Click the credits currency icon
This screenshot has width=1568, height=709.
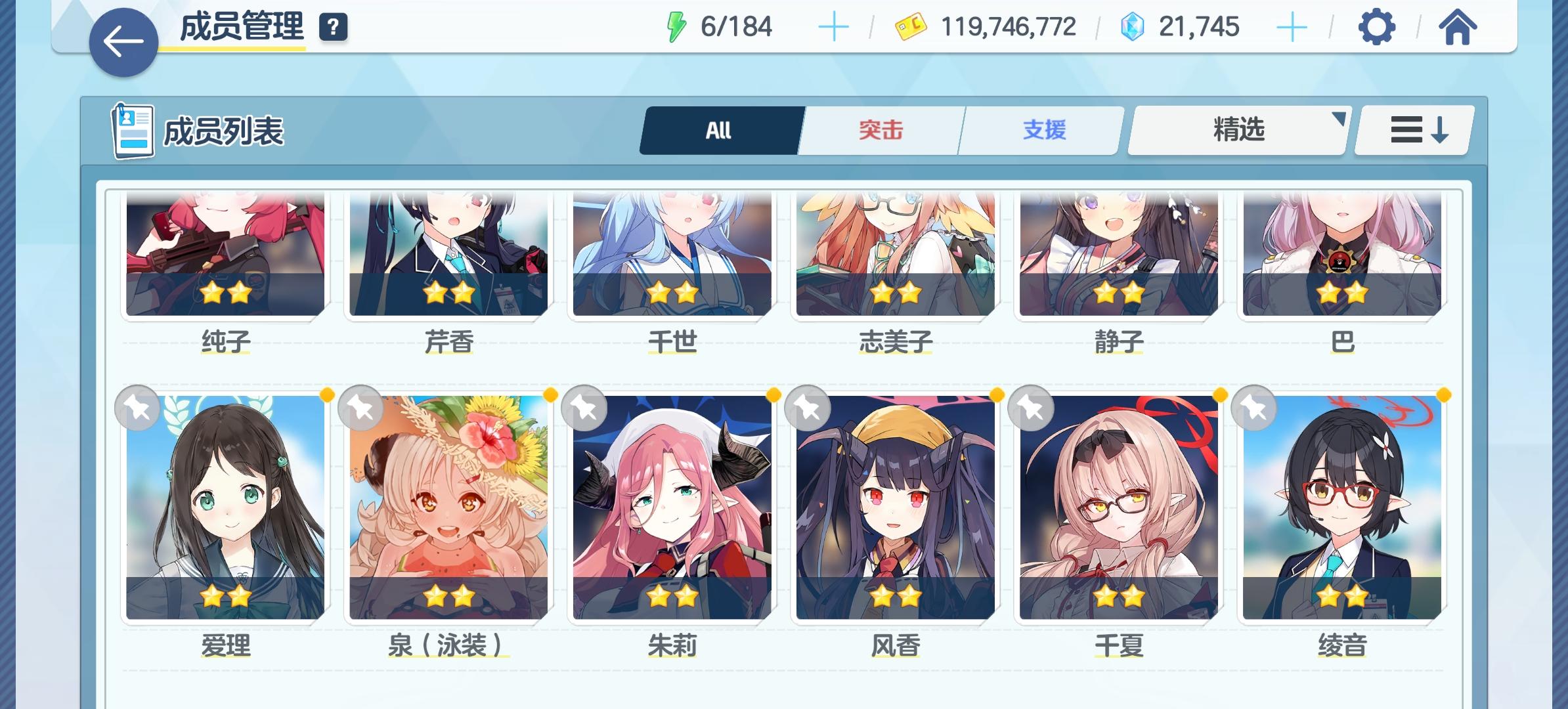coord(913,26)
